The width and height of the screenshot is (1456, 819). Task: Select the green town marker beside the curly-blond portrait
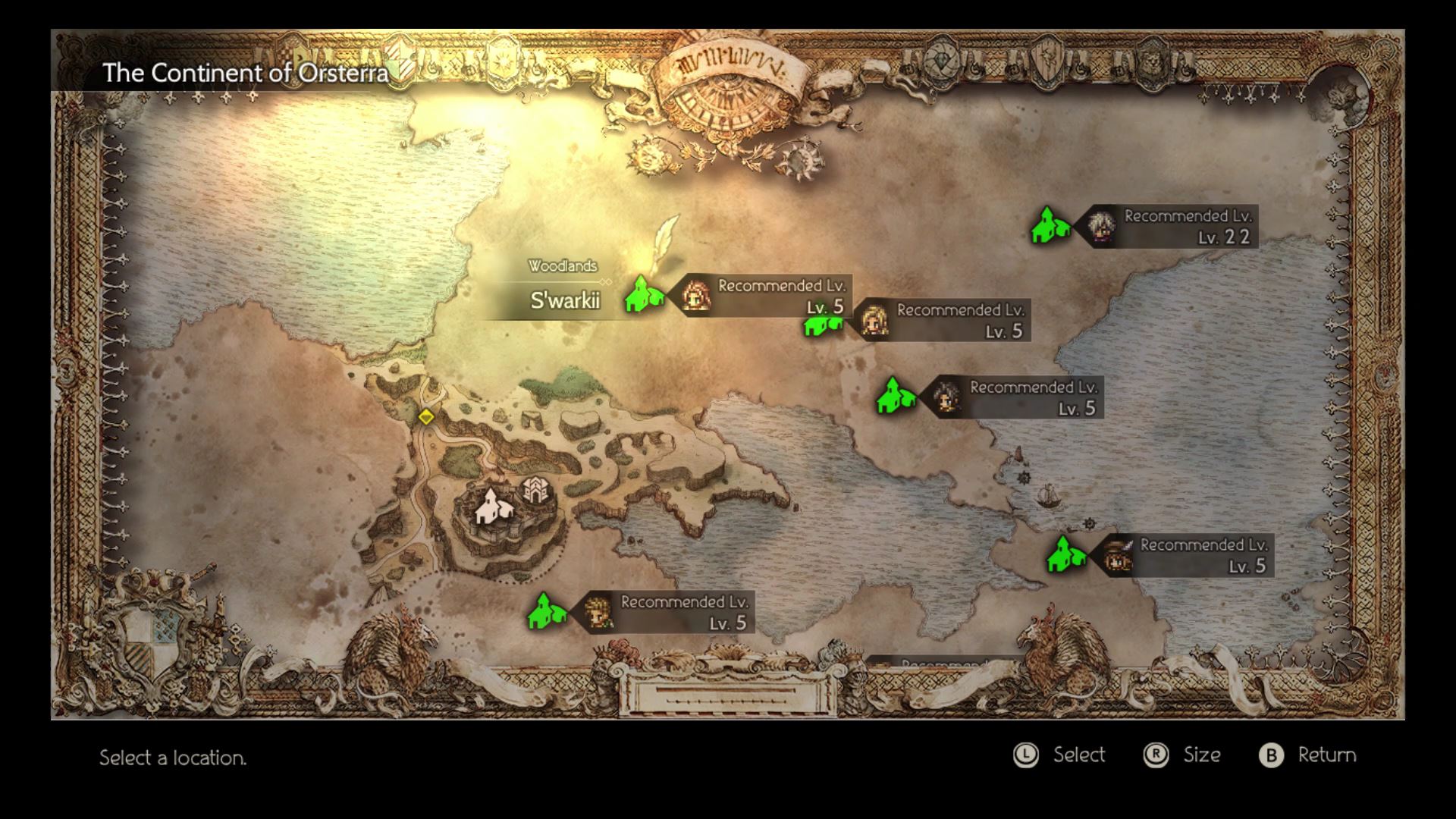click(546, 612)
